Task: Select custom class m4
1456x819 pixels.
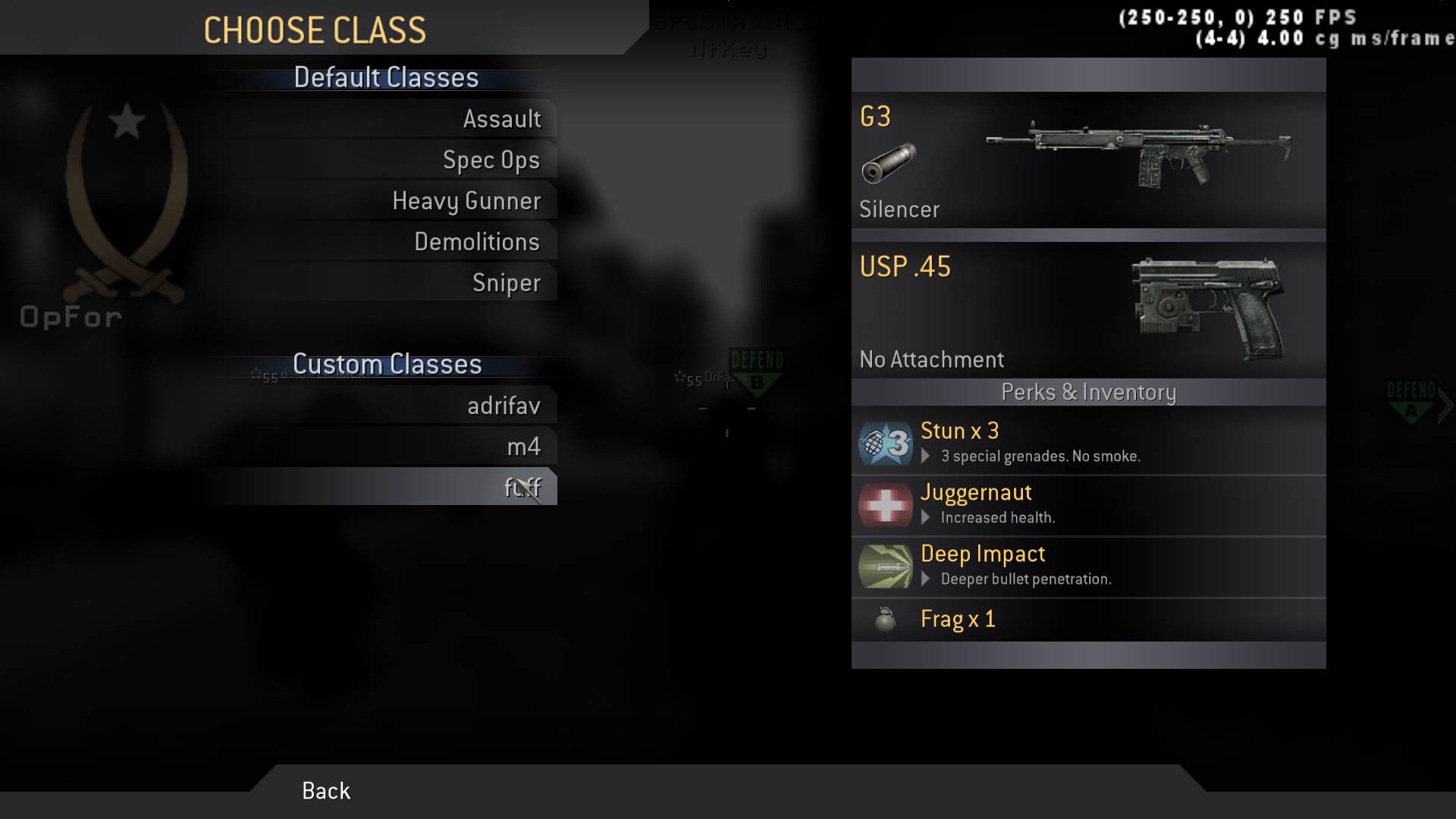Action: 524,446
